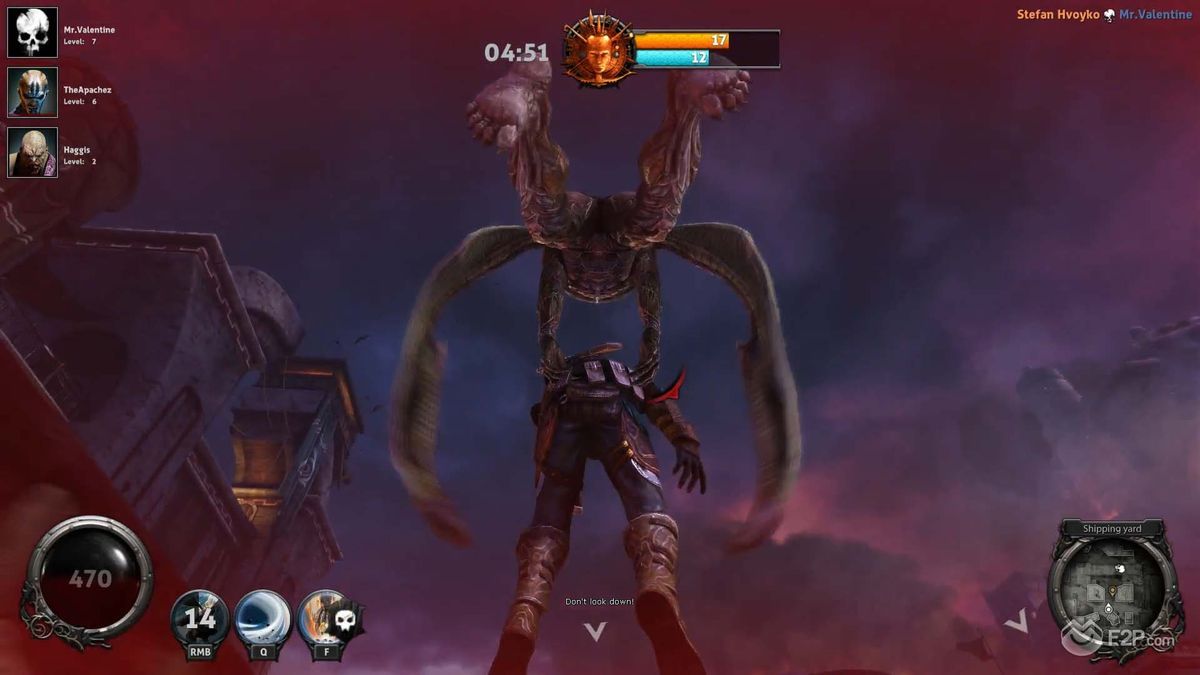Screen dimensions: 1200x675
Task: Click the orange-faced target portrait emblem
Action: click(598, 50)
